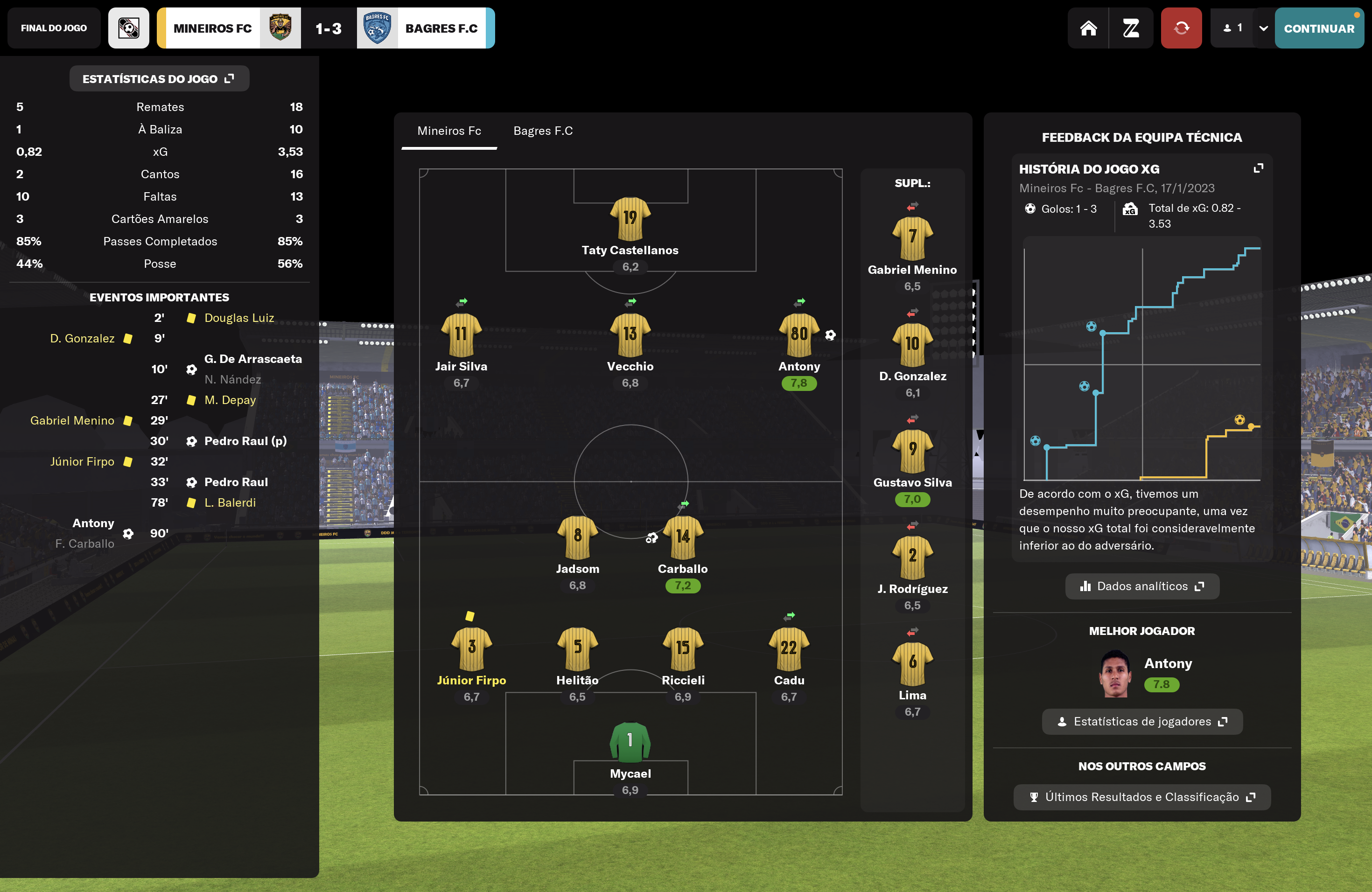Image resolution: width=1372 pixels, height=892 pixels.
Task: Open the manager dropdown arrow
Action: point(1263,28)
